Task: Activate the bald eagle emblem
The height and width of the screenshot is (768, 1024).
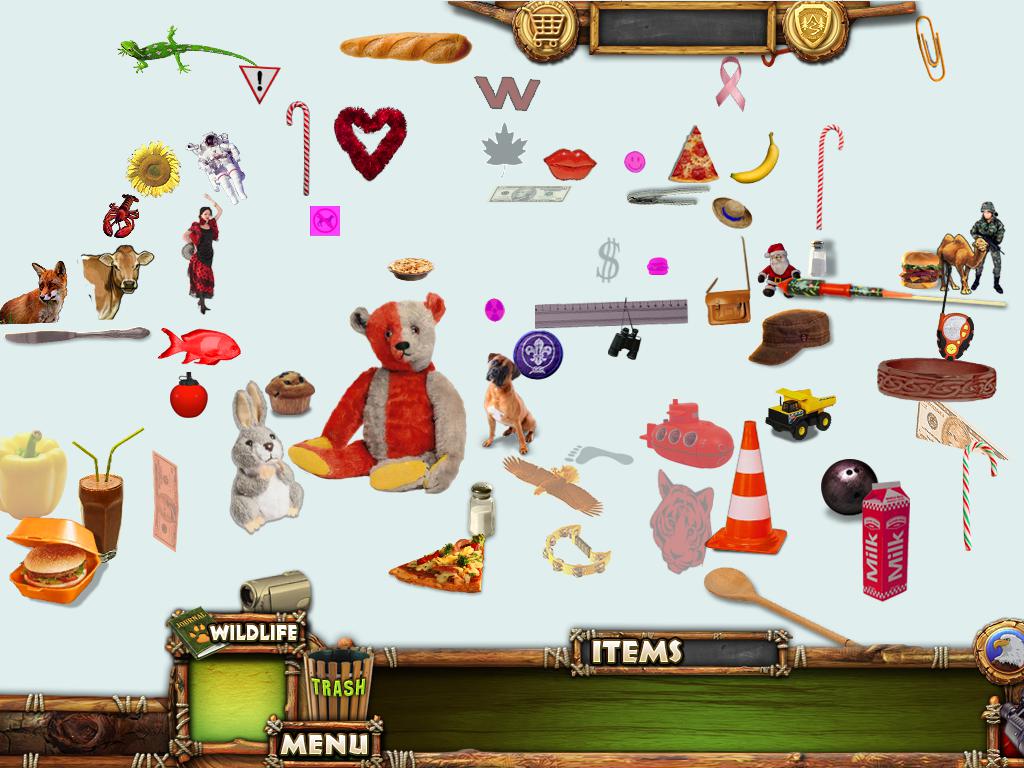Action: coord(1001,651)
